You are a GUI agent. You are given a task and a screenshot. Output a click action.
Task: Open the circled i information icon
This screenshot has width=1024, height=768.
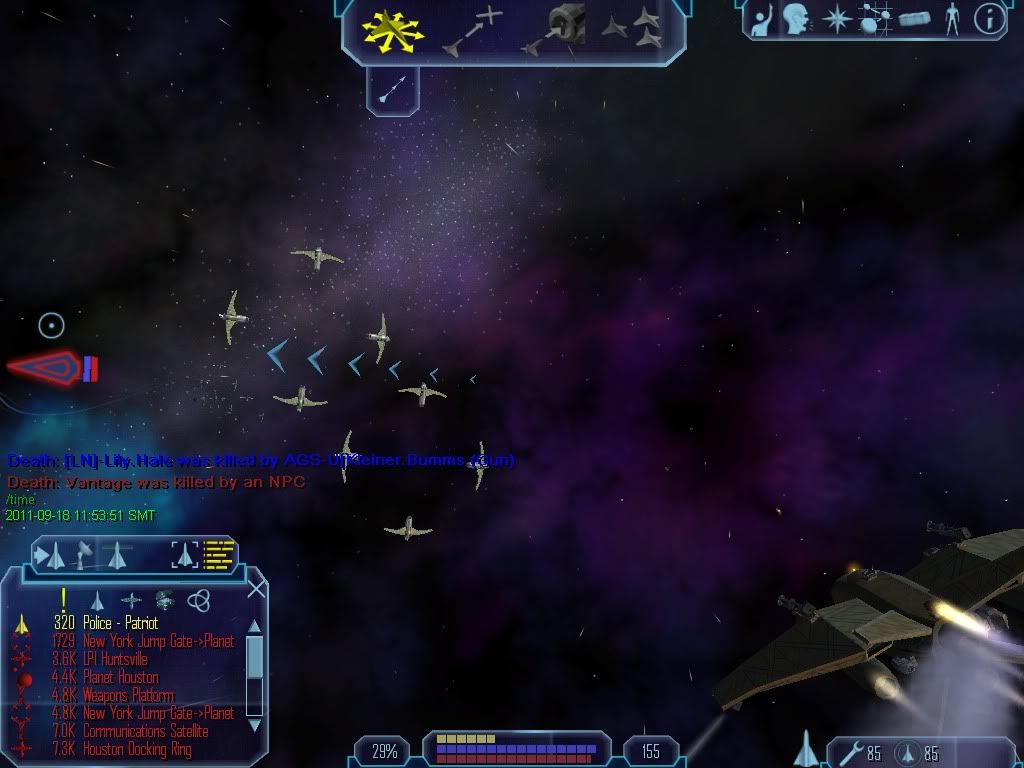point(989,18)
